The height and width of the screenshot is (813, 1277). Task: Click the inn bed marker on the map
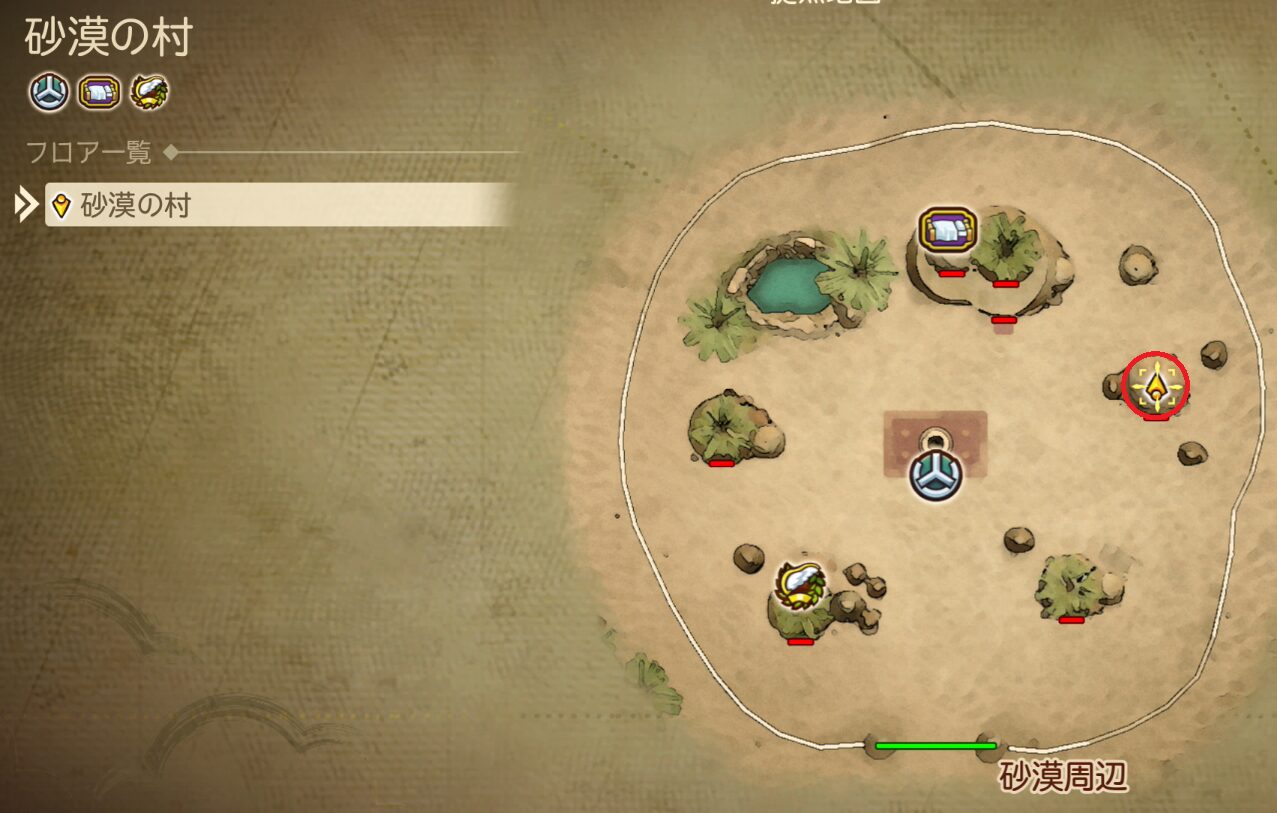point(946,231)
